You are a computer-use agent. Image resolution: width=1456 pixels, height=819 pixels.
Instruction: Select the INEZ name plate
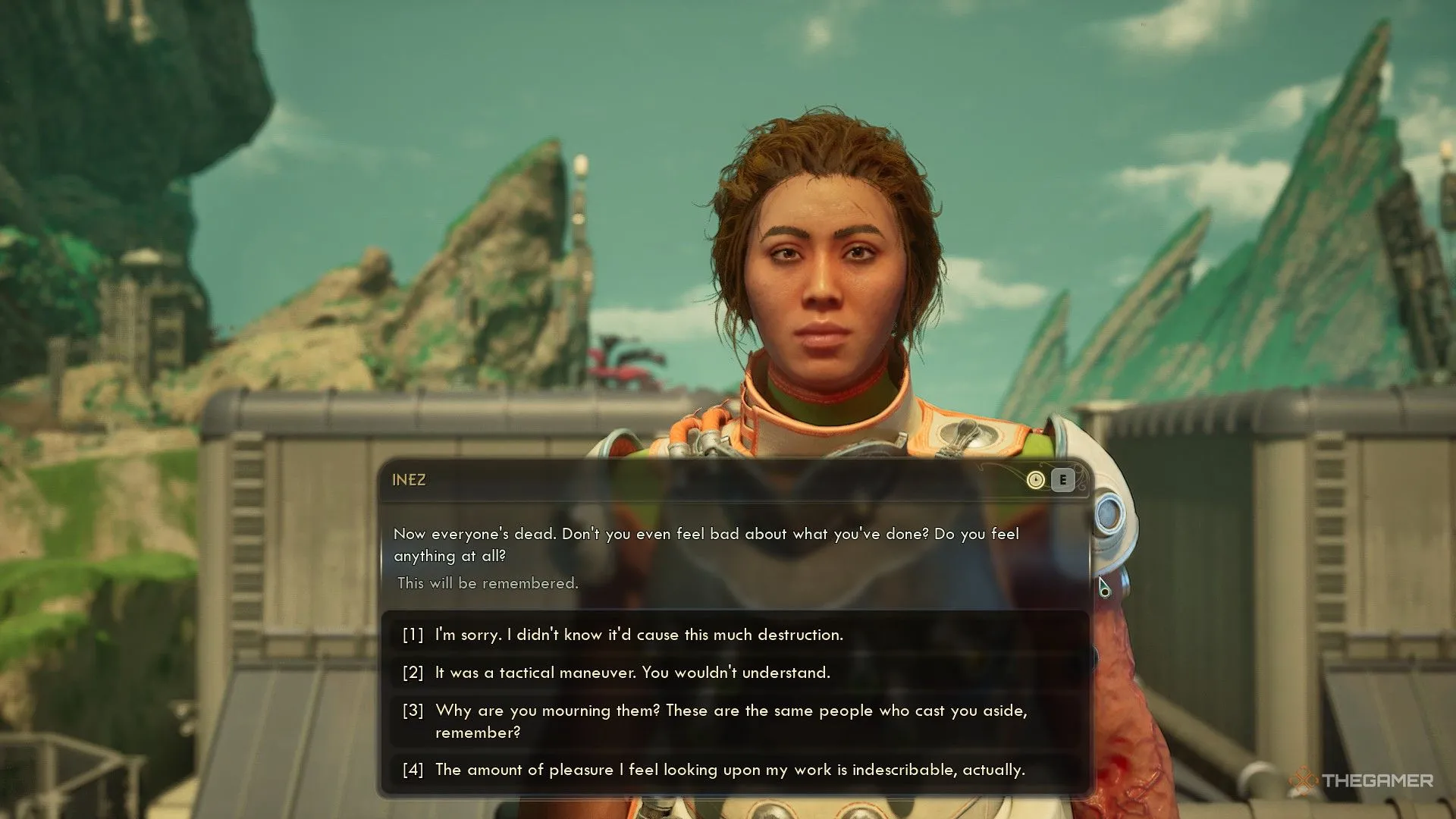409,479
